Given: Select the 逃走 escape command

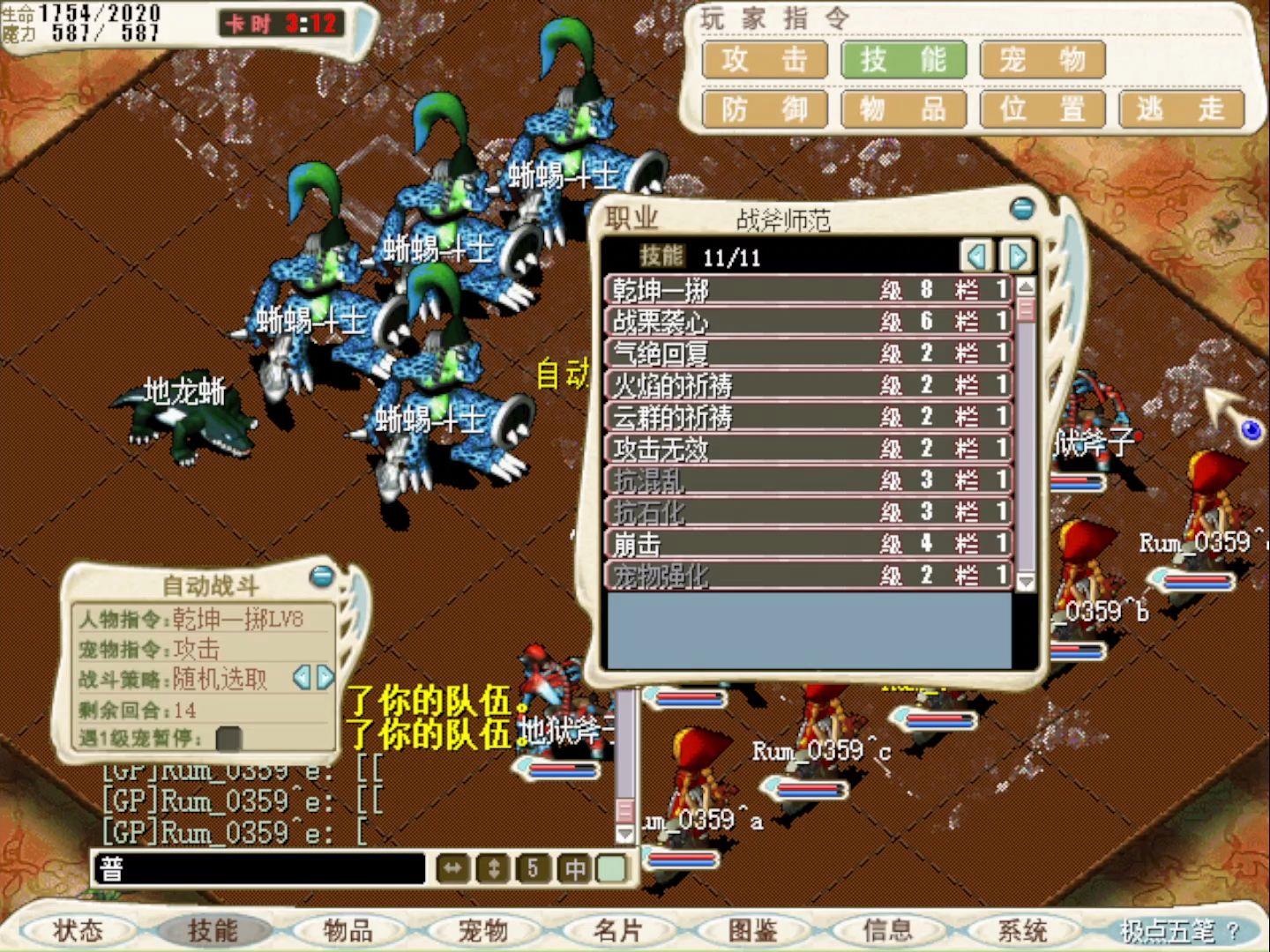Looking at the screenshot, I should coord(1182,108).
